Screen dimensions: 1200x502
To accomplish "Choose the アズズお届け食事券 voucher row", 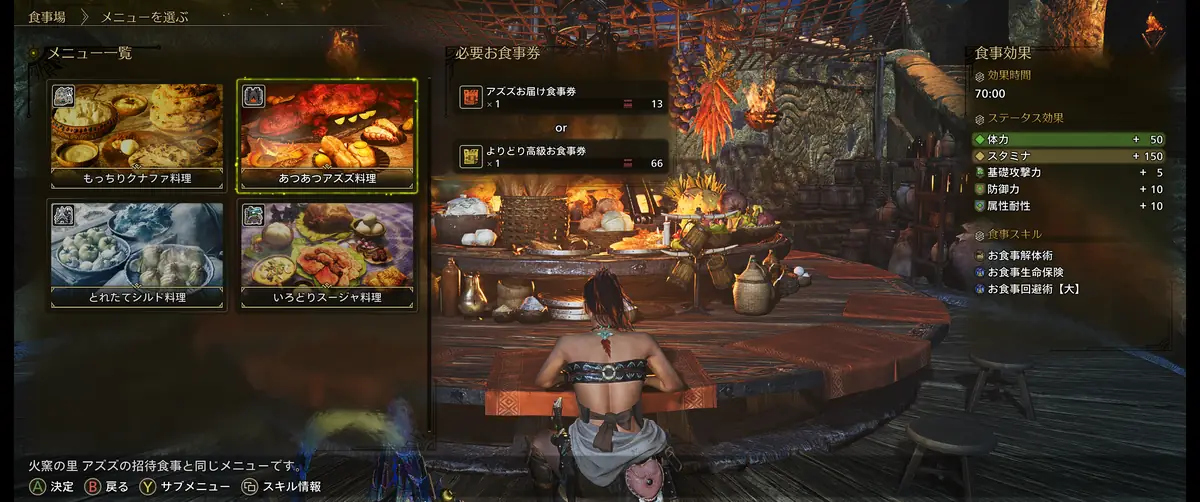I will 561,97.
